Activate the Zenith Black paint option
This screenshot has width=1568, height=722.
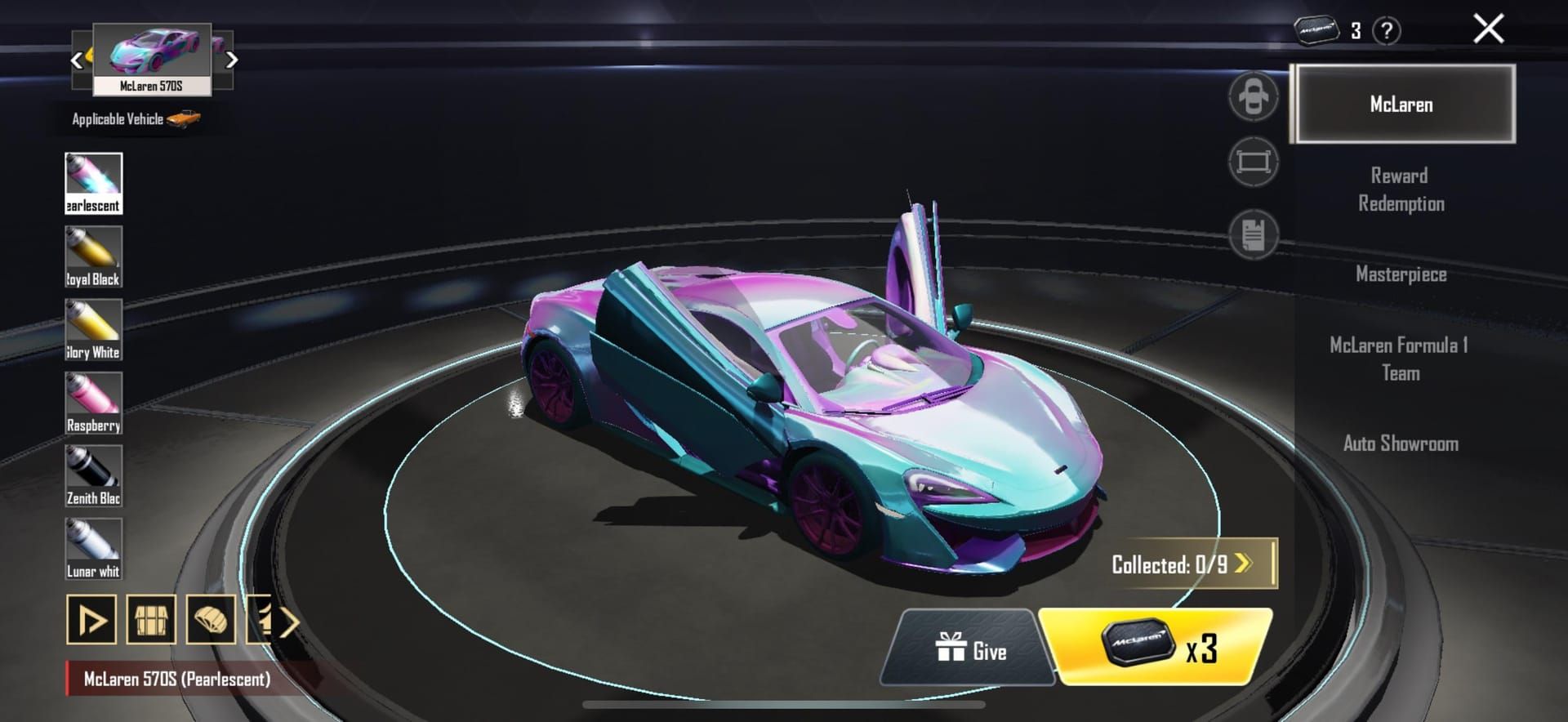(93, 474)
